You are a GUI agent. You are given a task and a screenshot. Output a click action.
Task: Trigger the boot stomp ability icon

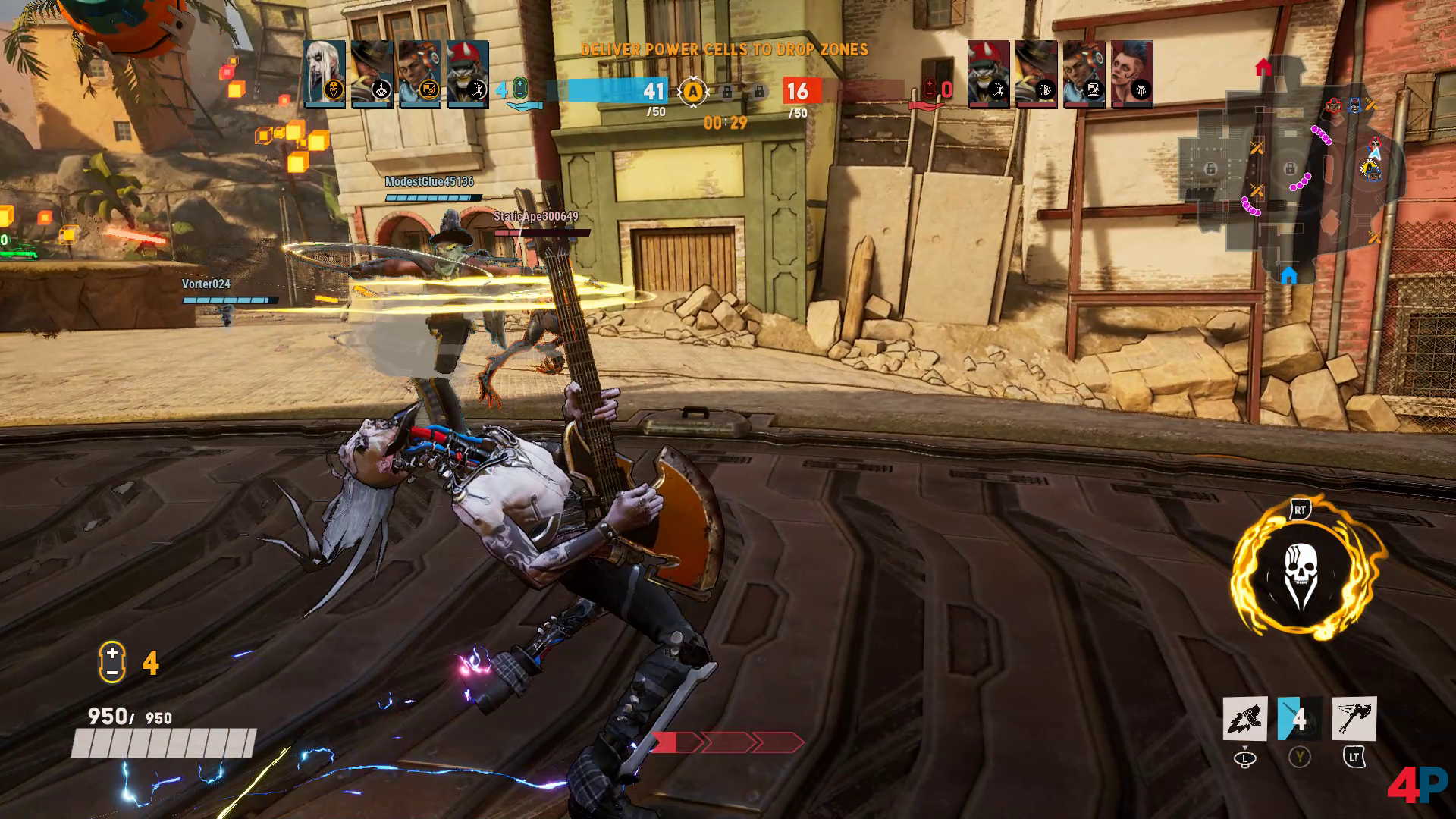[x=1245, y=719]
